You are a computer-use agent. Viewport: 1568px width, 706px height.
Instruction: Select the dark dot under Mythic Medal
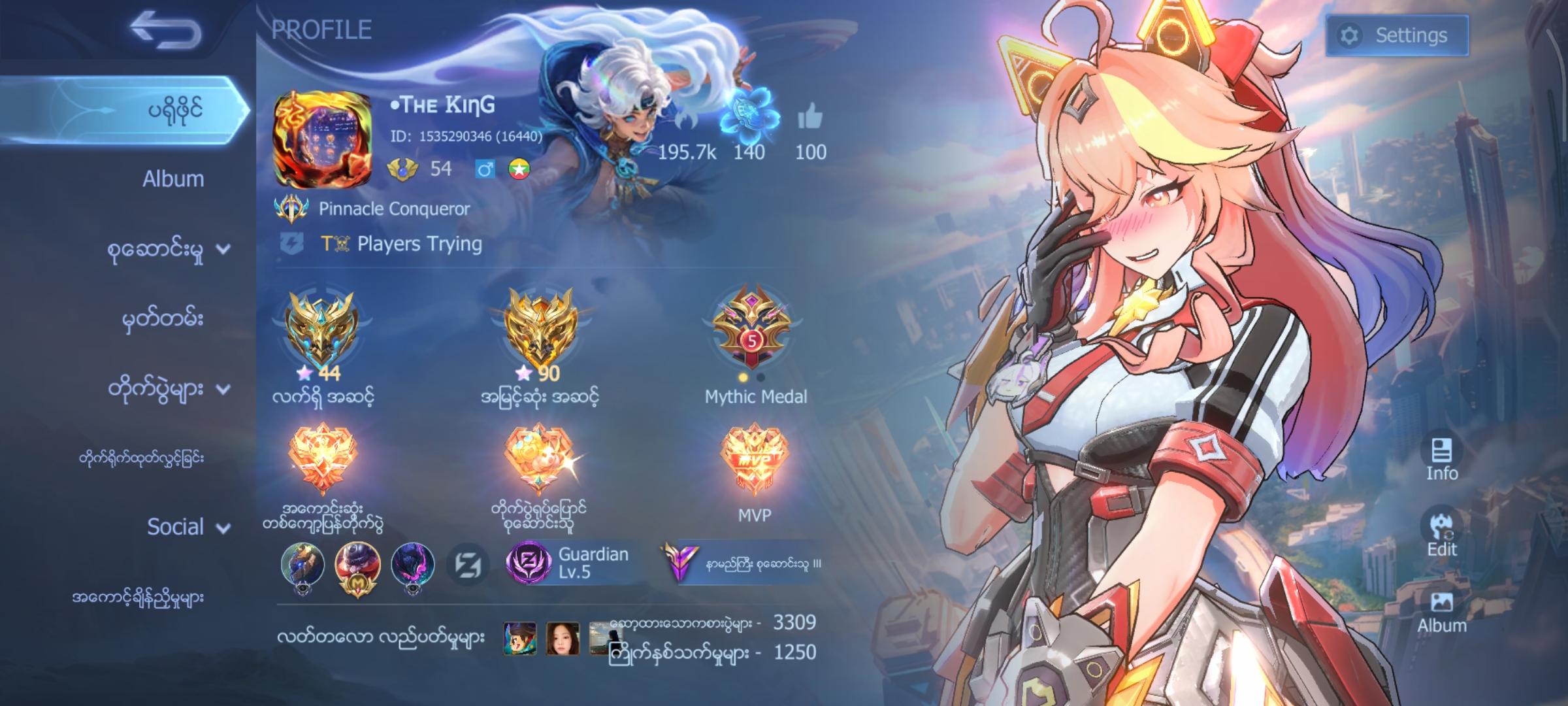[760, 377]
